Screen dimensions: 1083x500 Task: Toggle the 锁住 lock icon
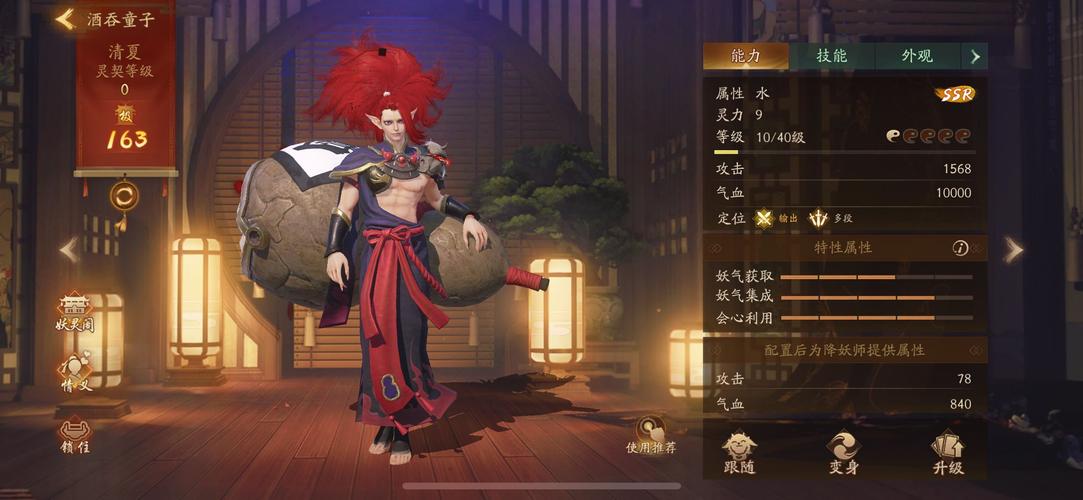(75, 434)
